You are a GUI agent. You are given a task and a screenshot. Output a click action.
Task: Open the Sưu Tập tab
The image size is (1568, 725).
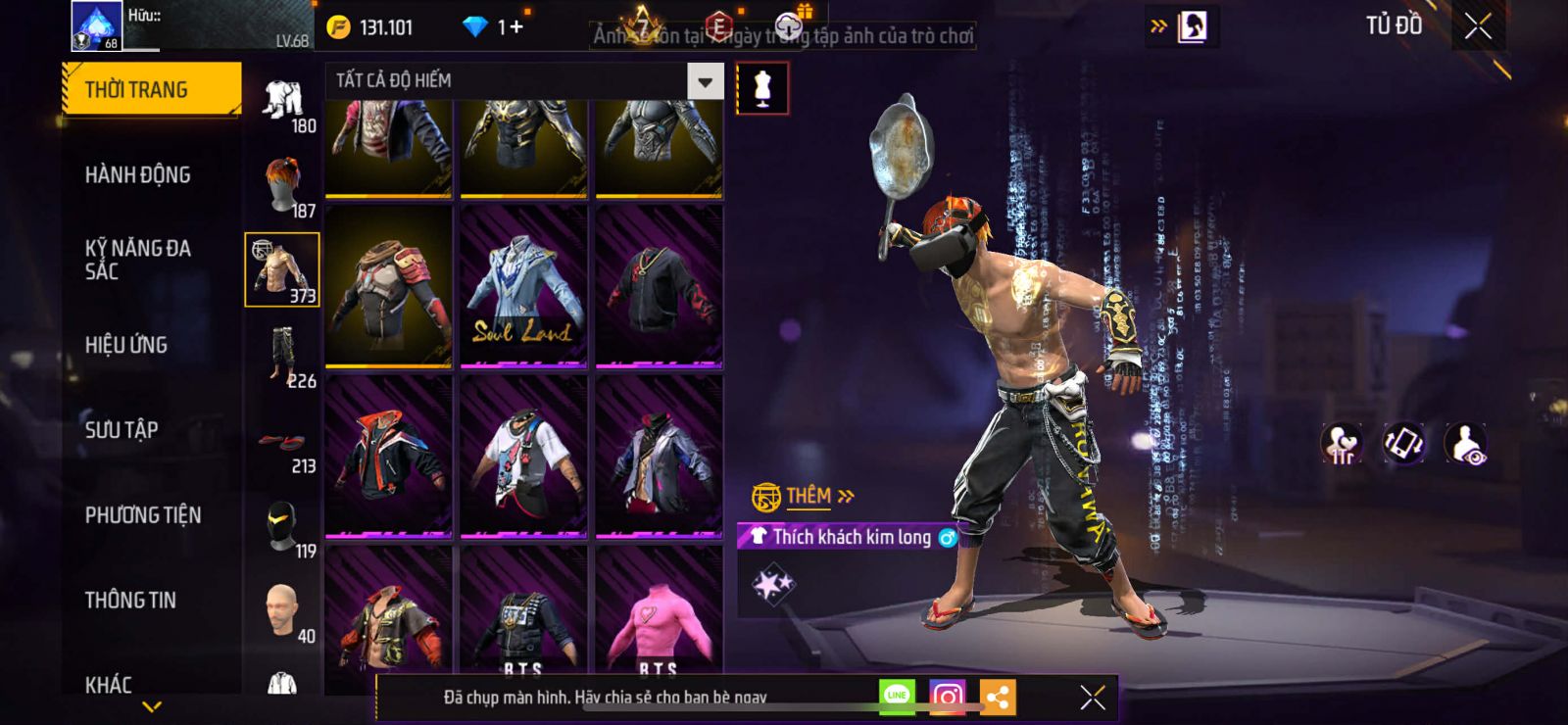(x=122, y=430)
